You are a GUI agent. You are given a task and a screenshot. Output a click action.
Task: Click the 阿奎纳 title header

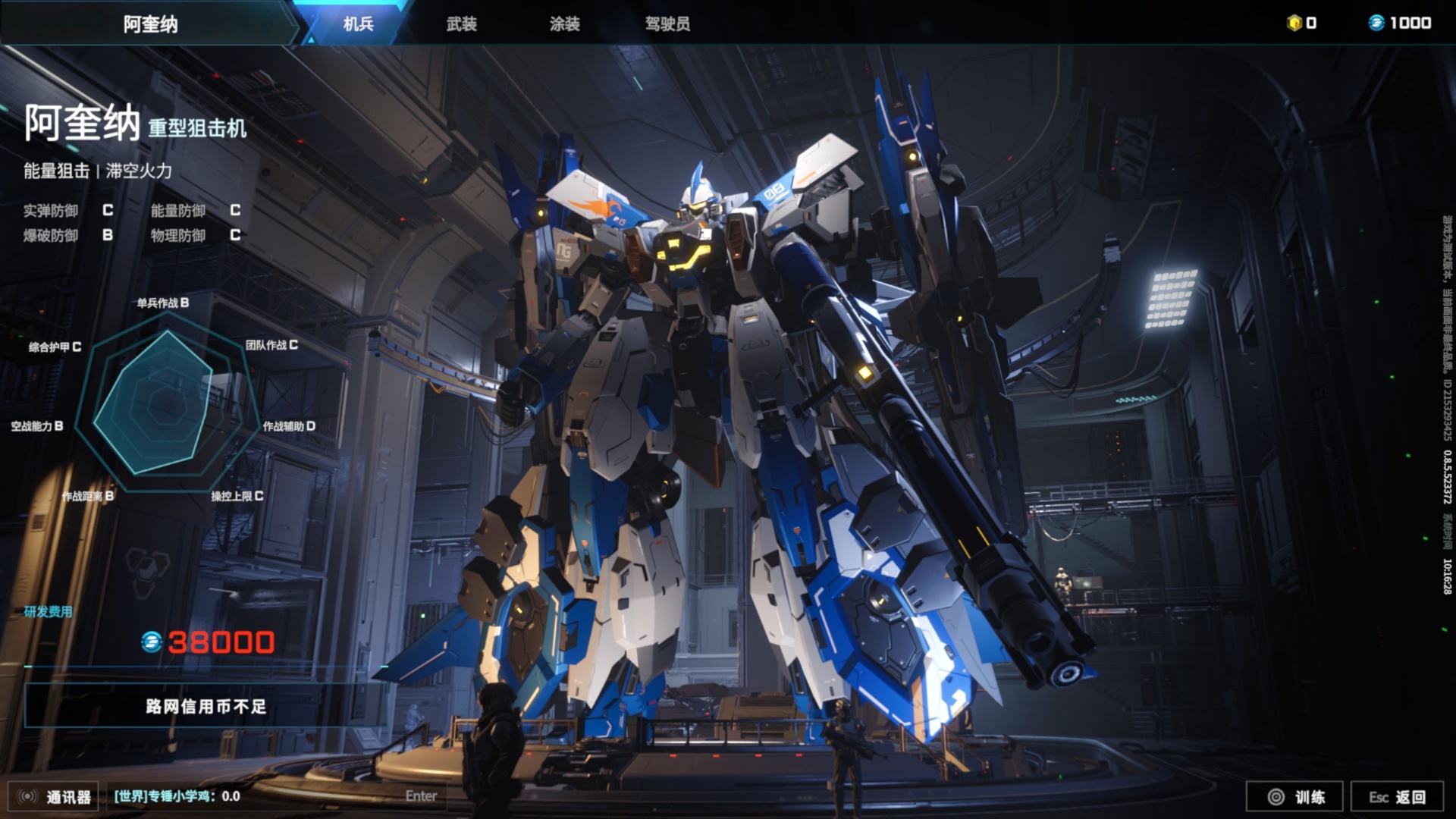point(150,24)
